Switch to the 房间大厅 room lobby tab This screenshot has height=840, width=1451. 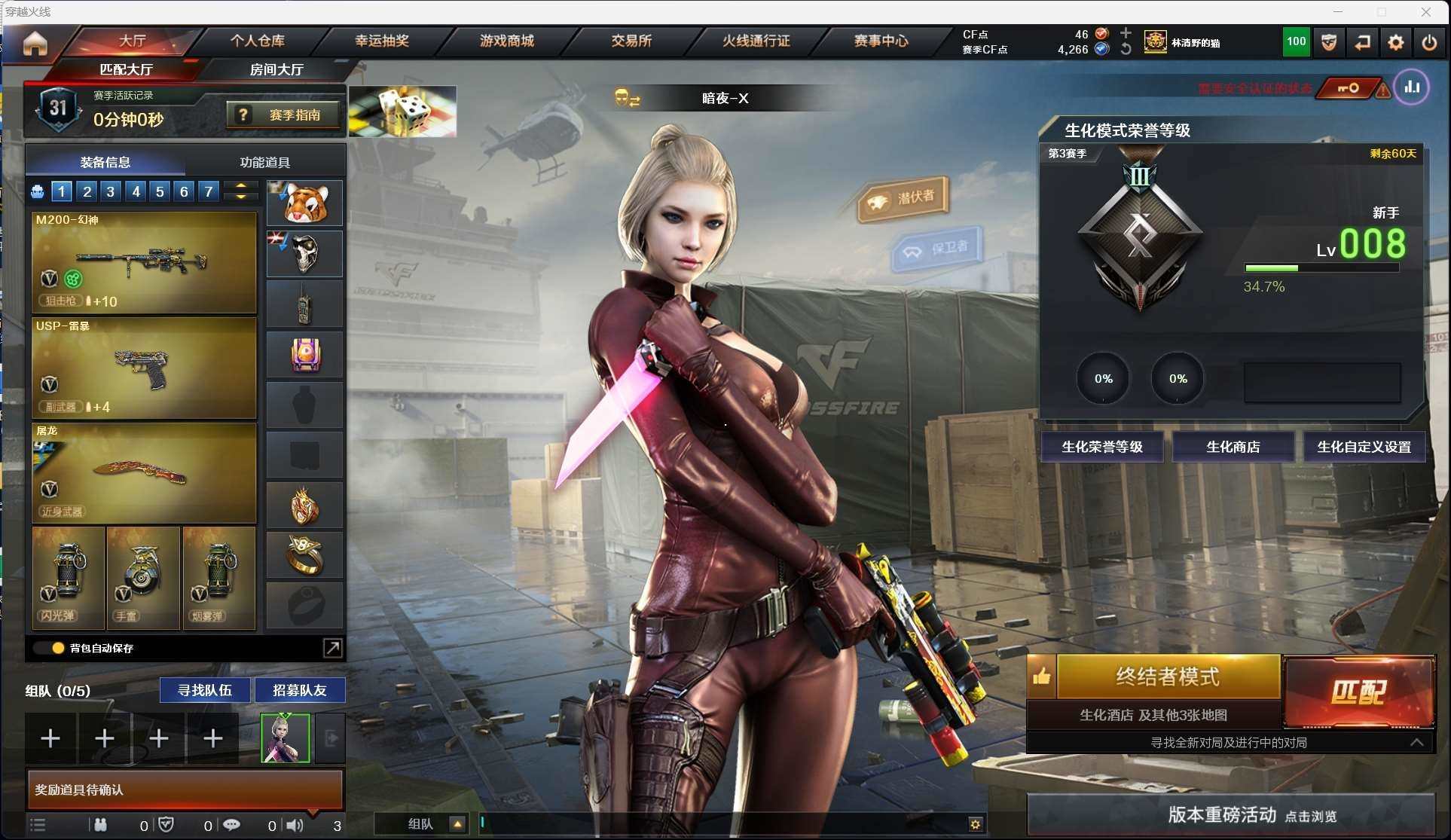coord(276,69)
